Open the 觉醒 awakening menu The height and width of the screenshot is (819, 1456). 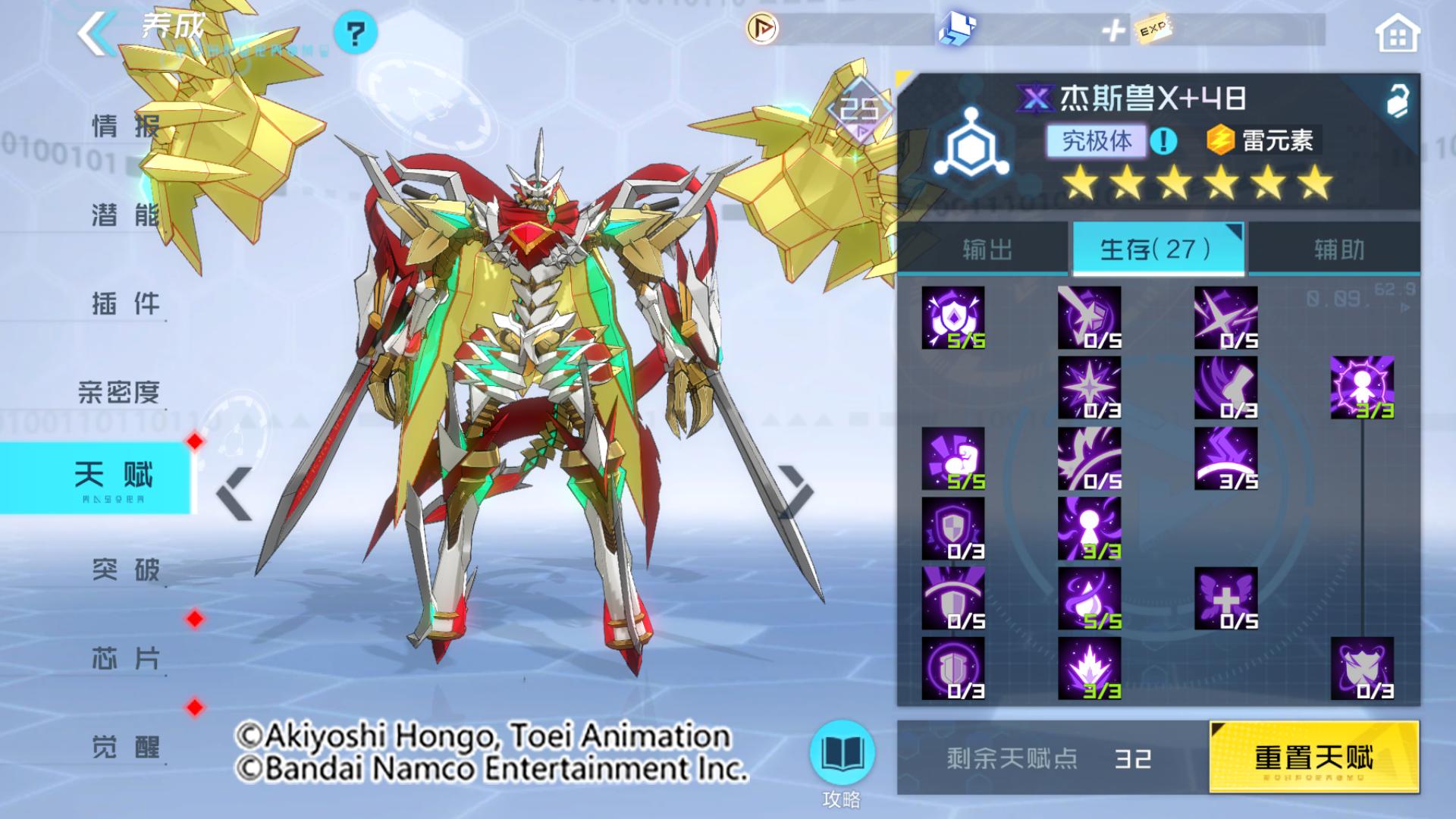[125, 747]
